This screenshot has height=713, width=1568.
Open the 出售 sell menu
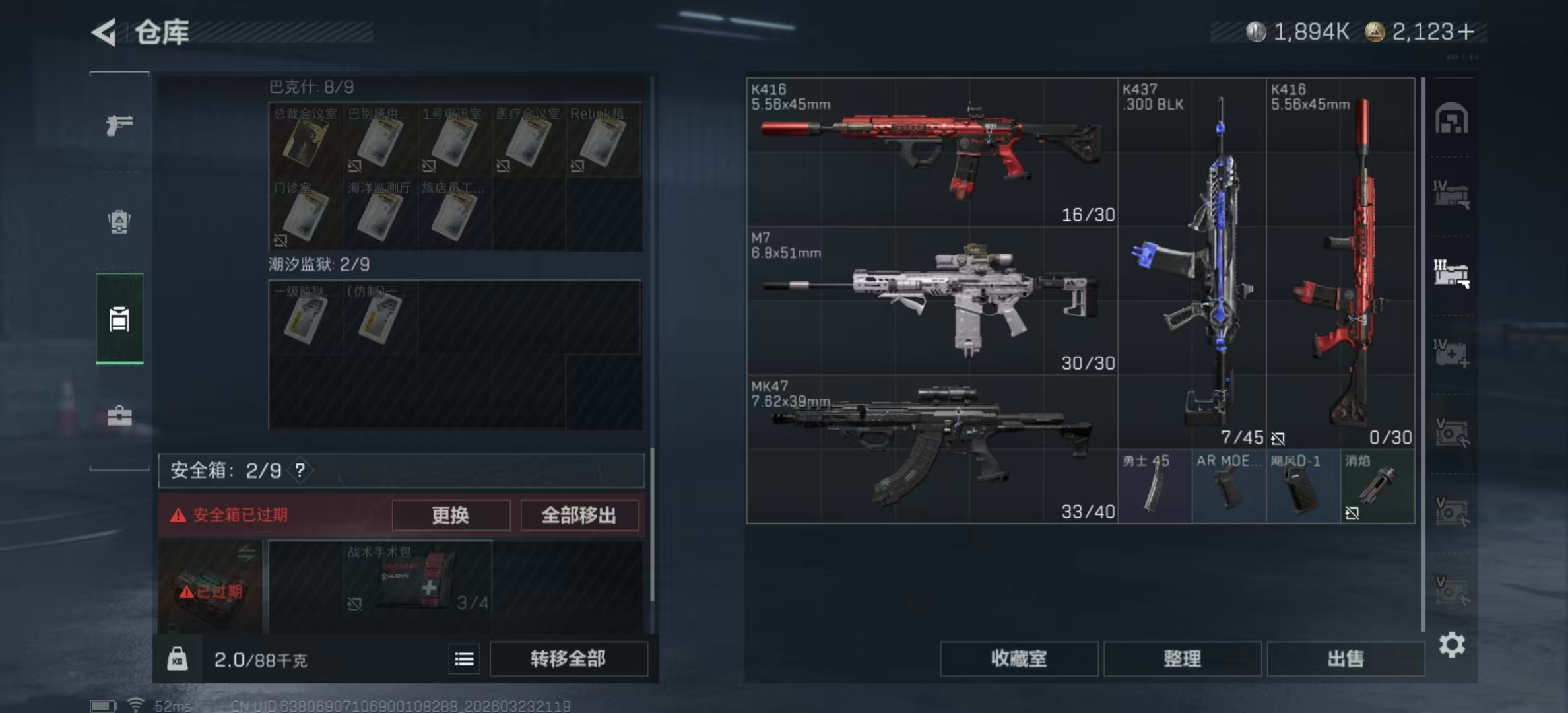tap(1345, 659)
